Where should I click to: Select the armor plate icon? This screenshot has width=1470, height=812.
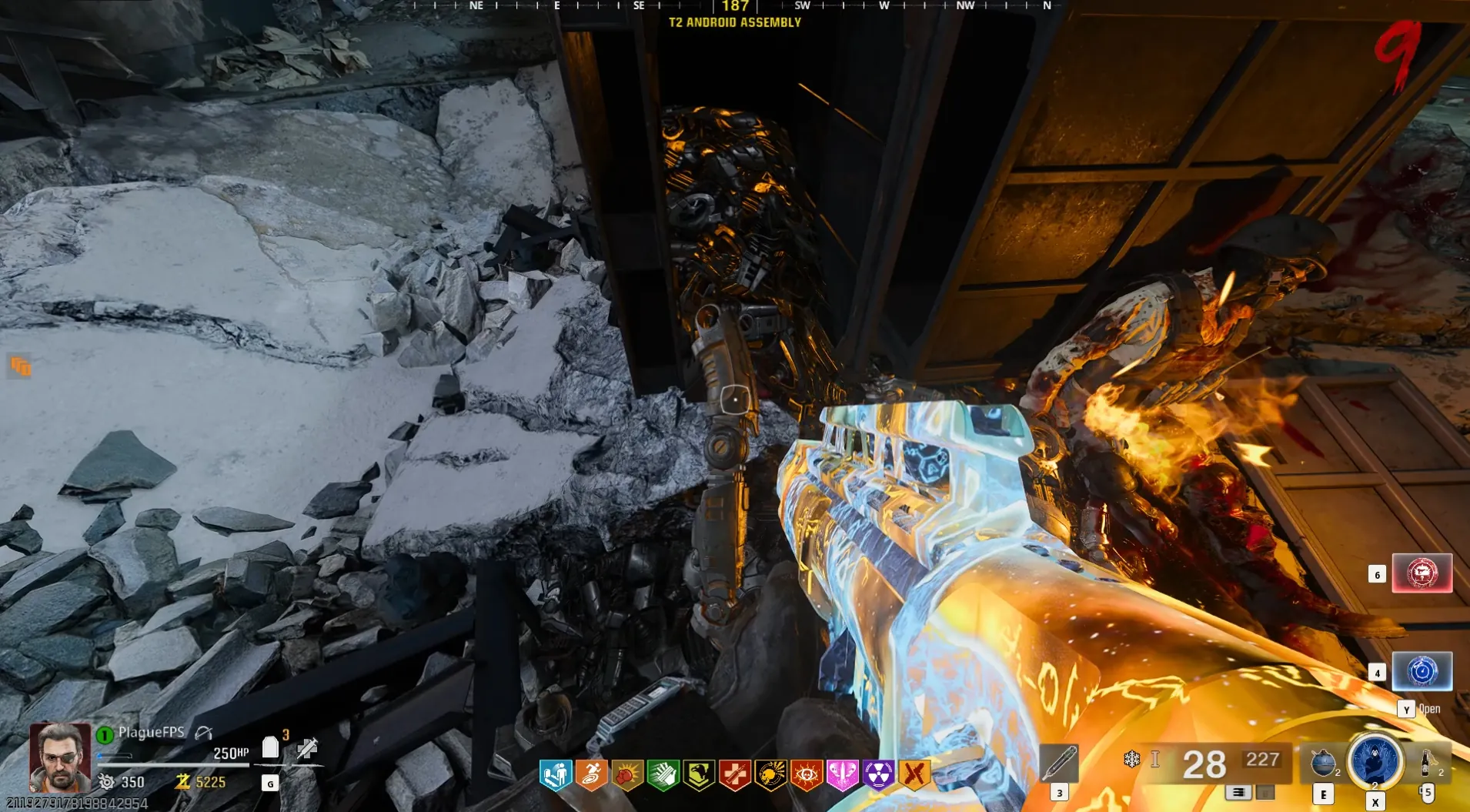tap(270, 747)
